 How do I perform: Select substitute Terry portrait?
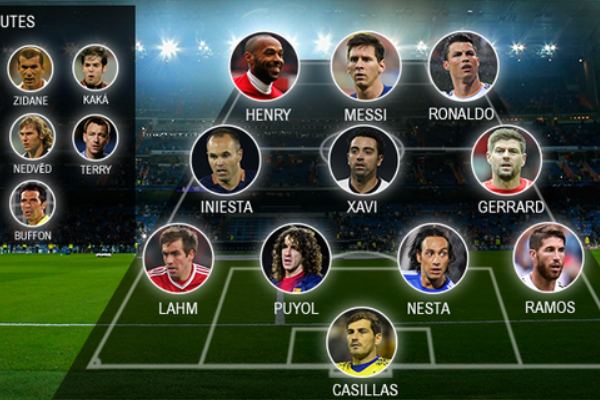(x=95, y=137)
